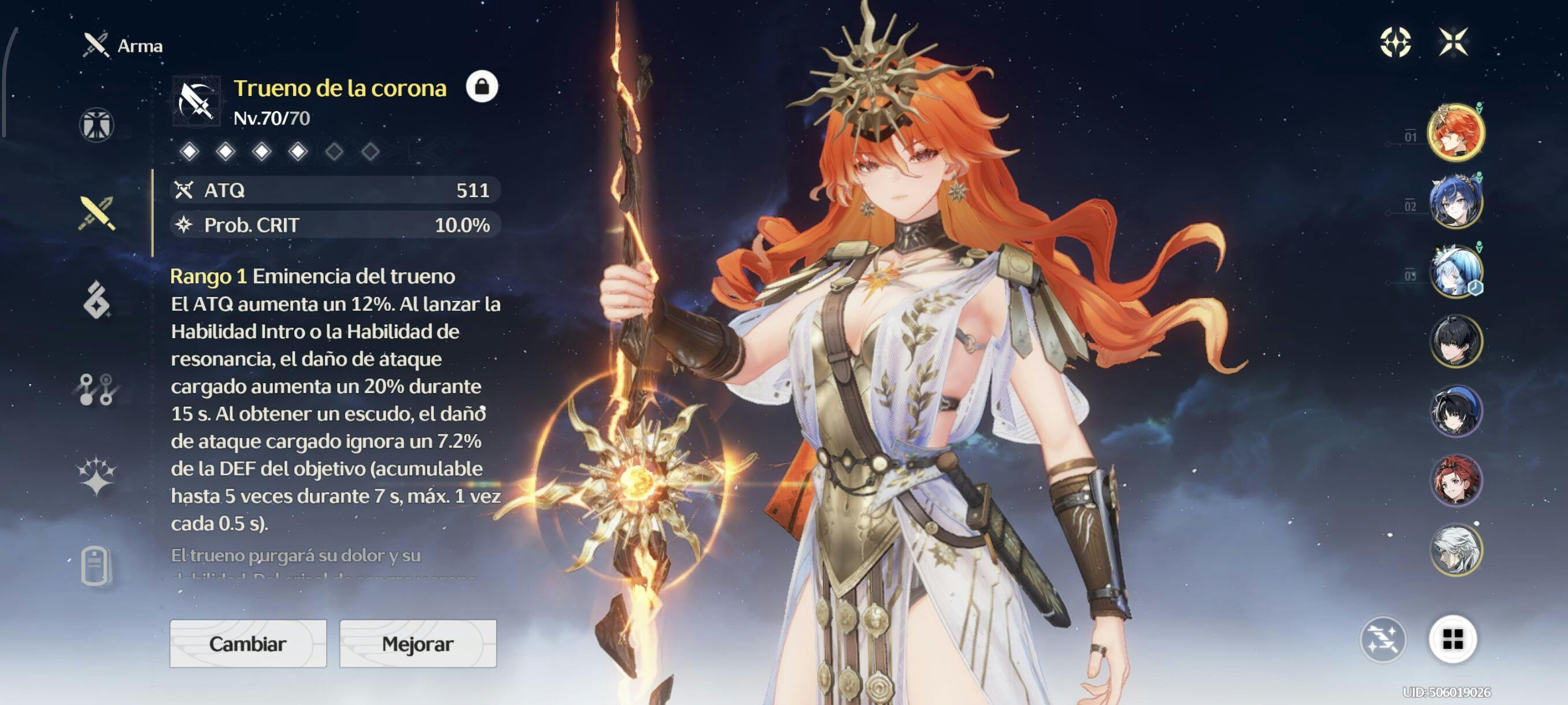Select the orange-haired character portrait
Image resolution: width=1568 pixels, height=705 pixels.
click(x=1455, y=132)
